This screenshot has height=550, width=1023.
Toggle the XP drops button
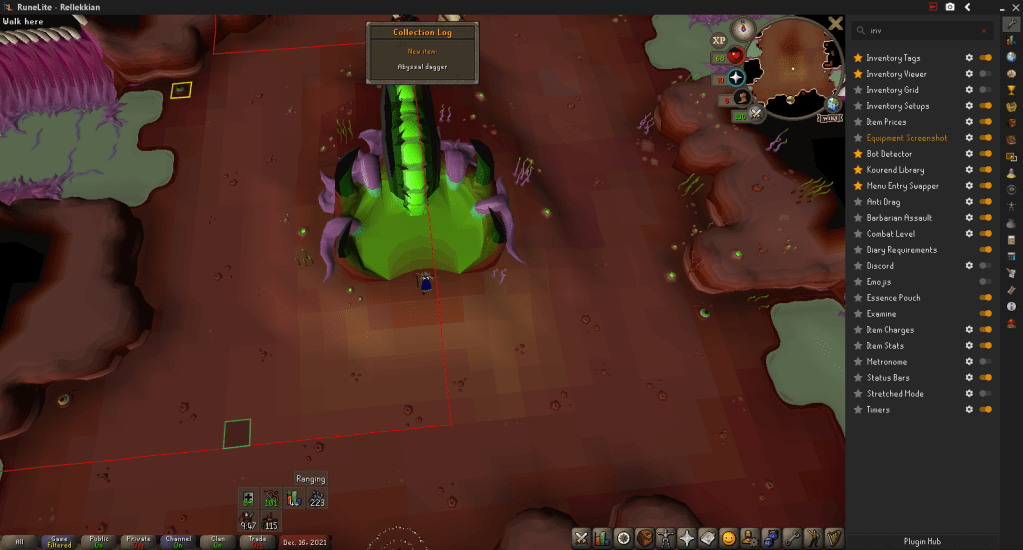(718, 40)
